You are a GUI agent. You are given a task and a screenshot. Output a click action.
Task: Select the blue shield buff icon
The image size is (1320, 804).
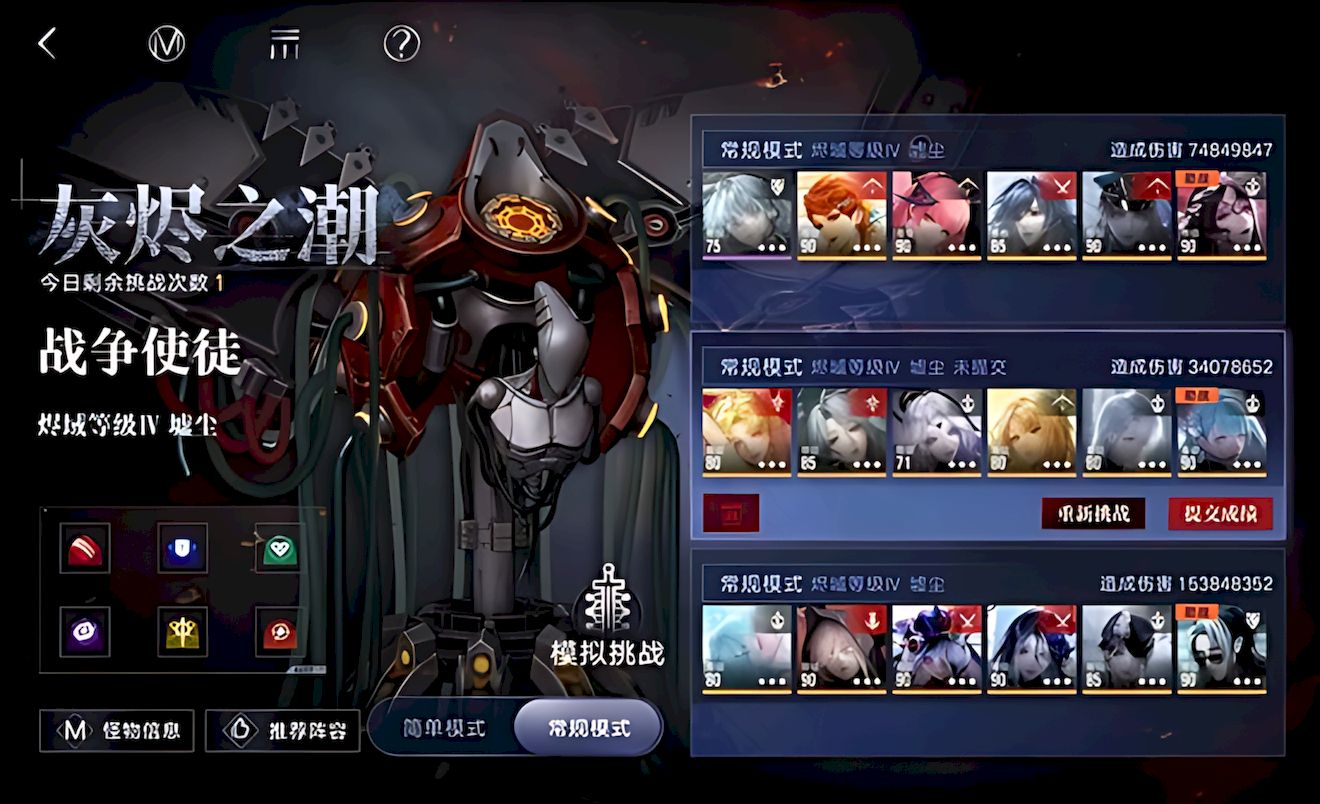click(x=182, y=548)
